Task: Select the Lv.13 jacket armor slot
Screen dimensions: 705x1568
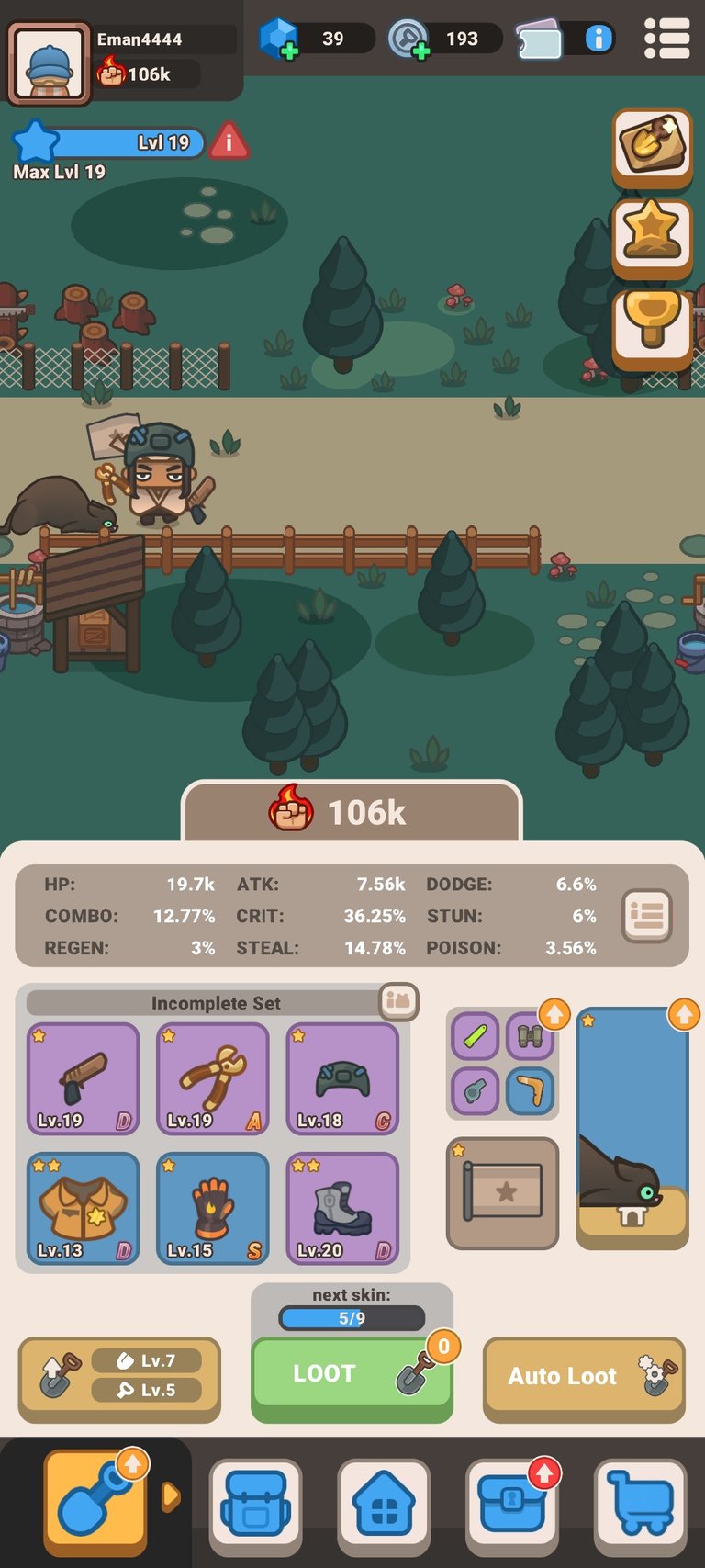Action: [83, 1208]
